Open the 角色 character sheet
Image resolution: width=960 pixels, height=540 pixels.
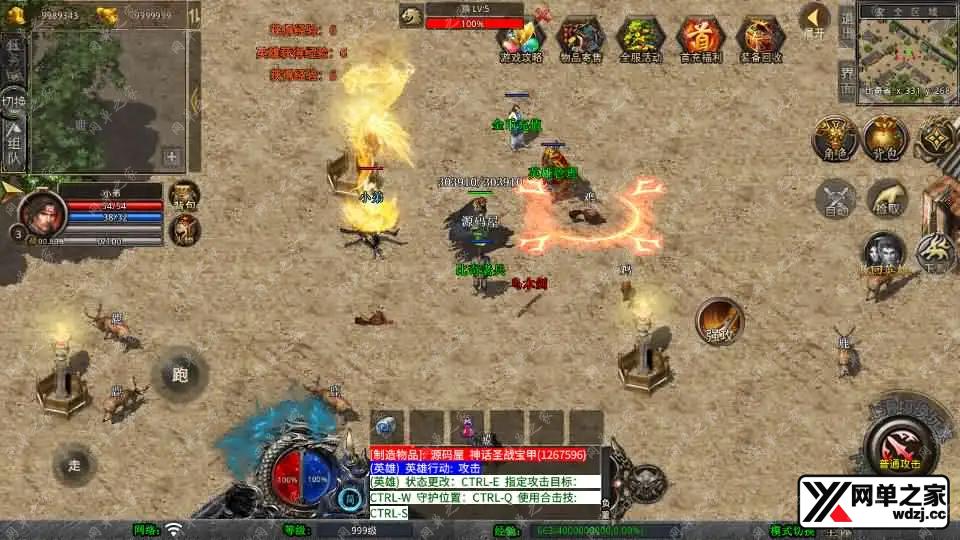click(x=831, y=137)
